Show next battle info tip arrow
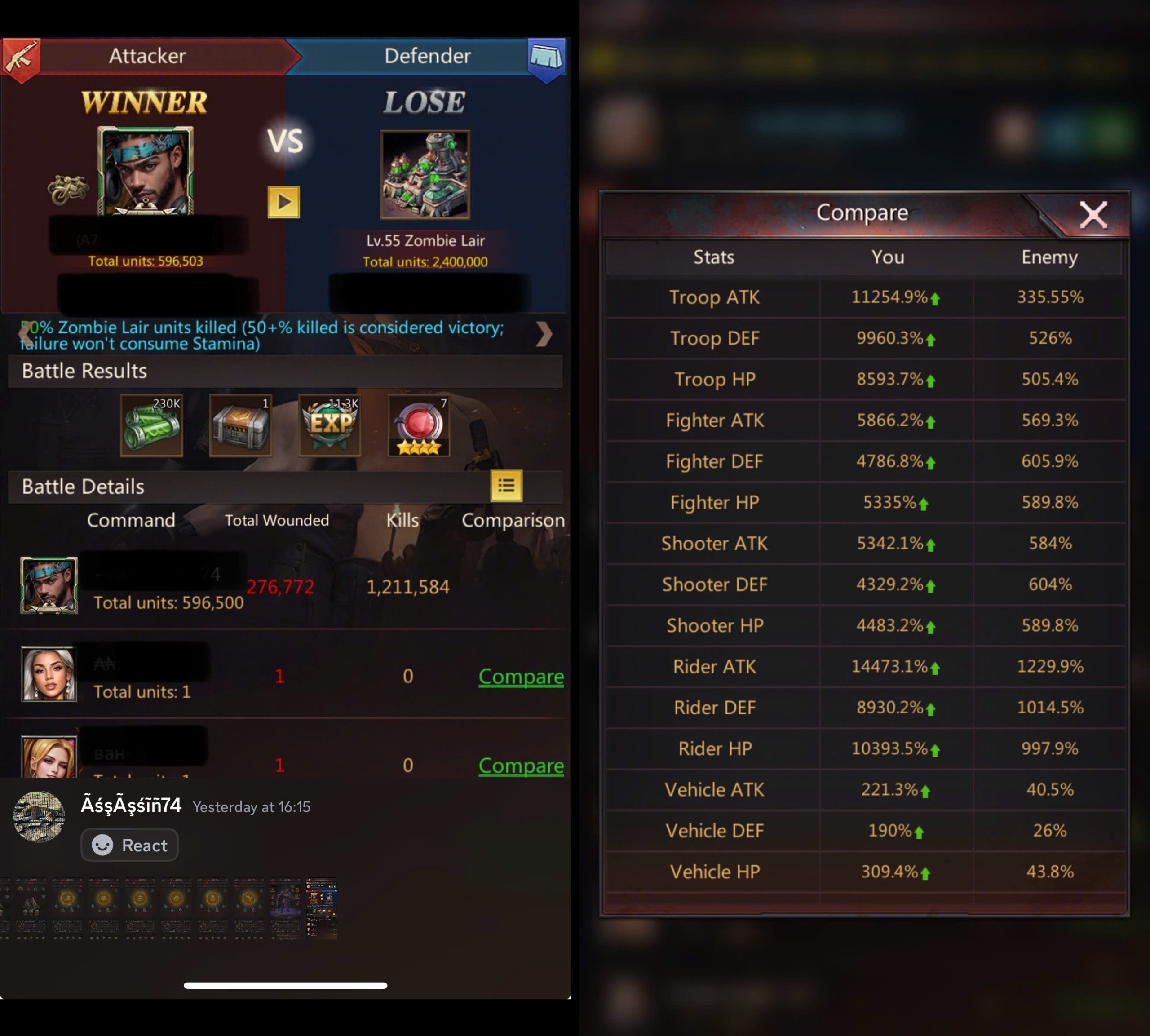Screen dimensions: 1150x1036 [544, 334]
